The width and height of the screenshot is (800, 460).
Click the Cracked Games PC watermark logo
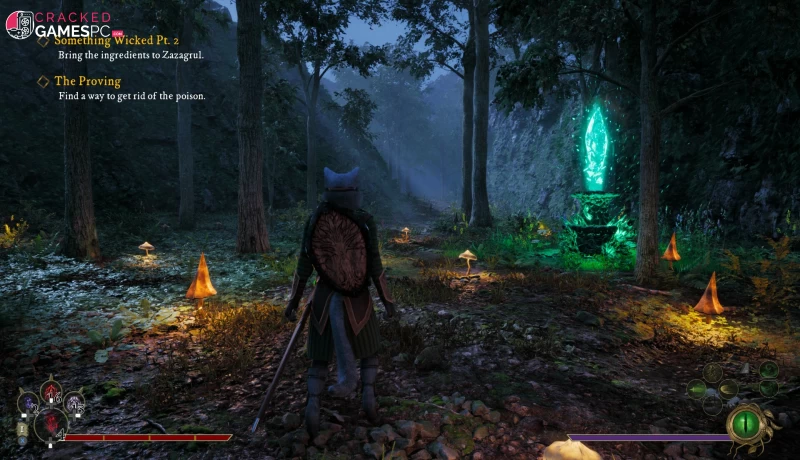coord(62,24)
